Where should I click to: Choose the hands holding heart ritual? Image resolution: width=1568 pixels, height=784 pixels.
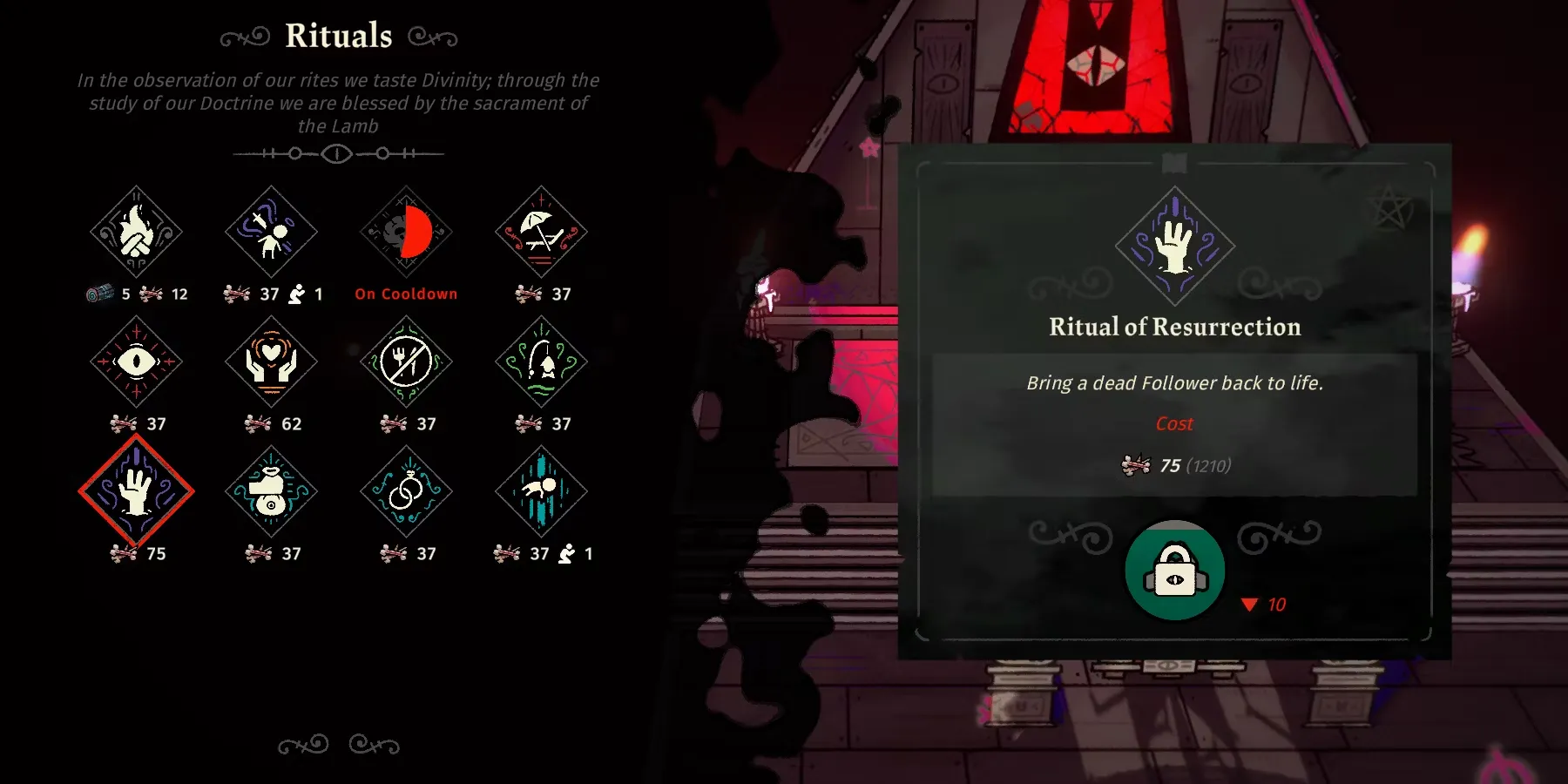pos(271,362)
